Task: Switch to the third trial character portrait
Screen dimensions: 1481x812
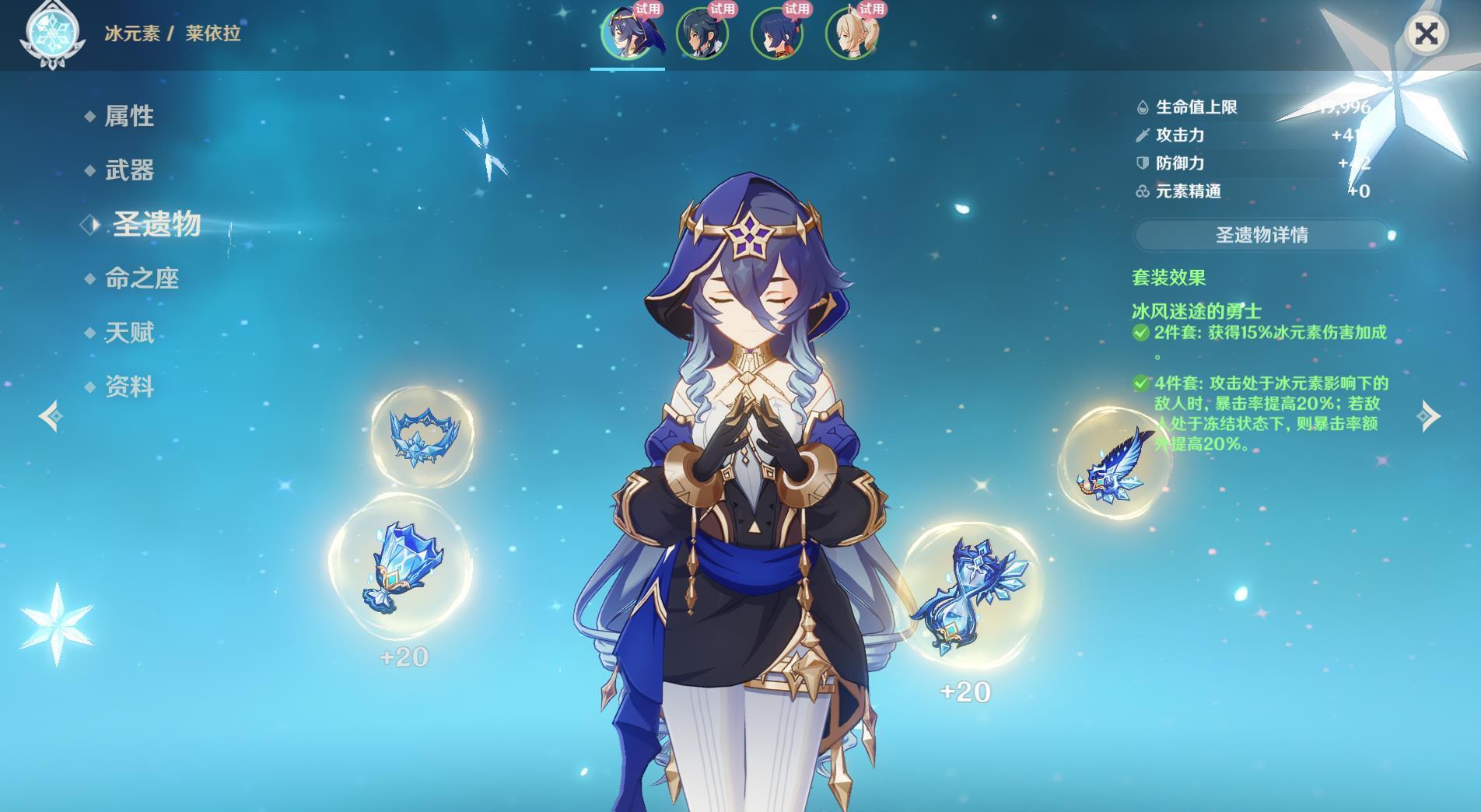Action: point(777,33)
